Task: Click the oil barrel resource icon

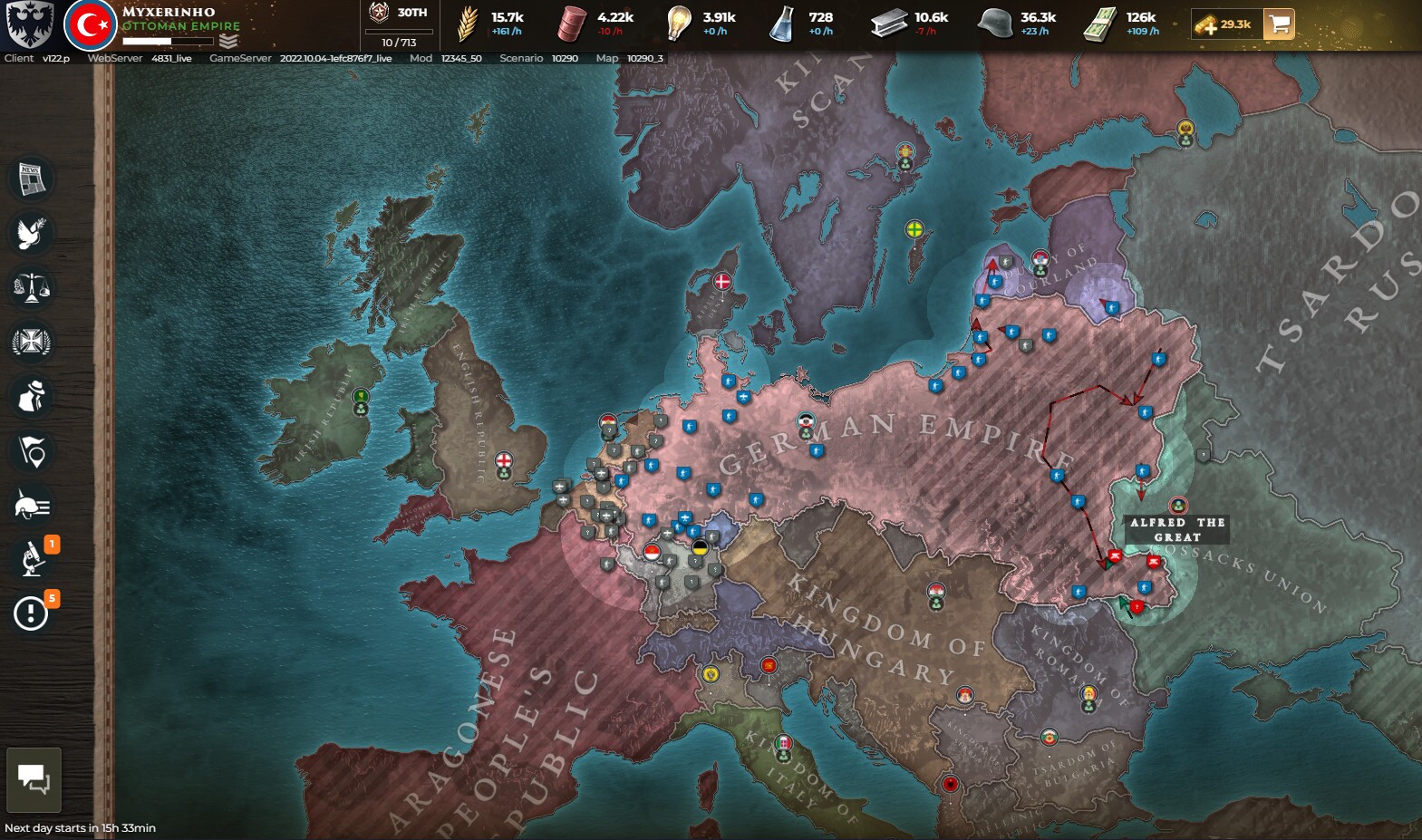Action: (571, 23)
